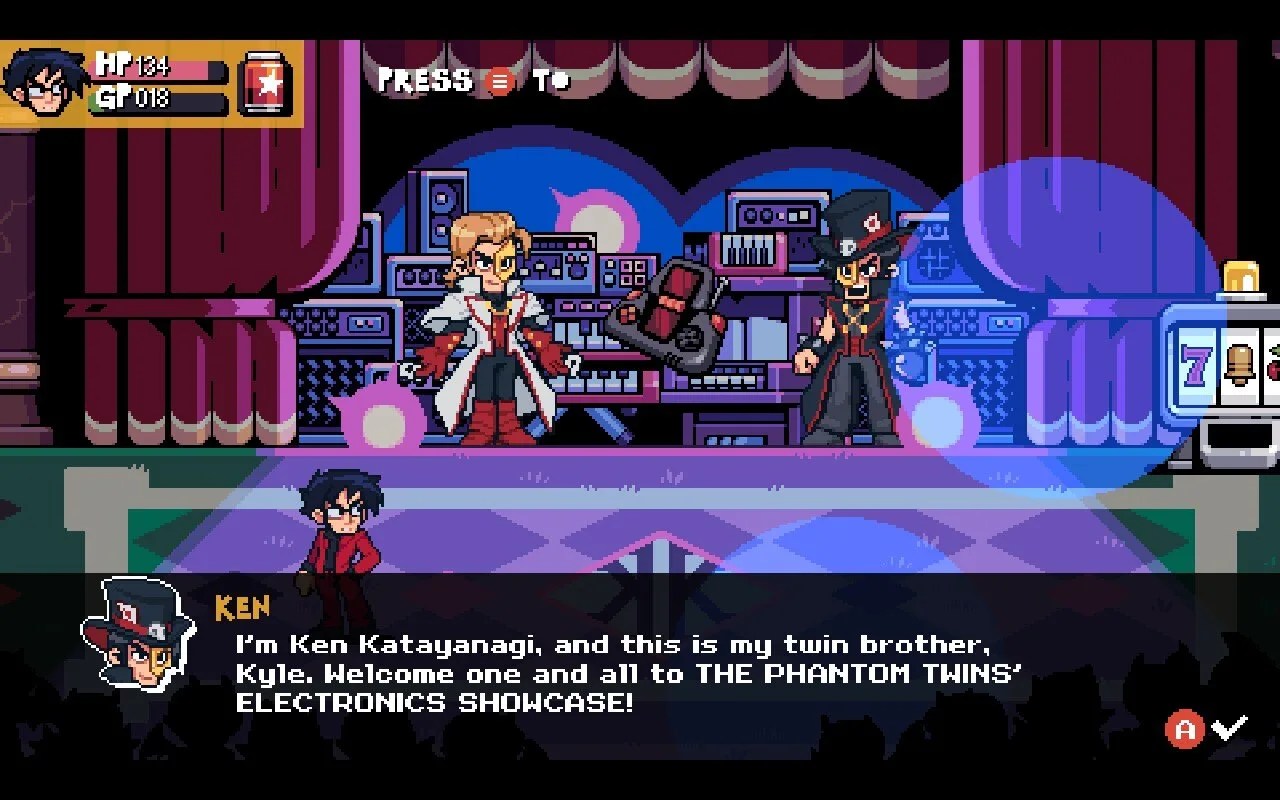Click Ken's top-hat portrait in the dialogue box

pyautogui.click(x=137, y=635)
